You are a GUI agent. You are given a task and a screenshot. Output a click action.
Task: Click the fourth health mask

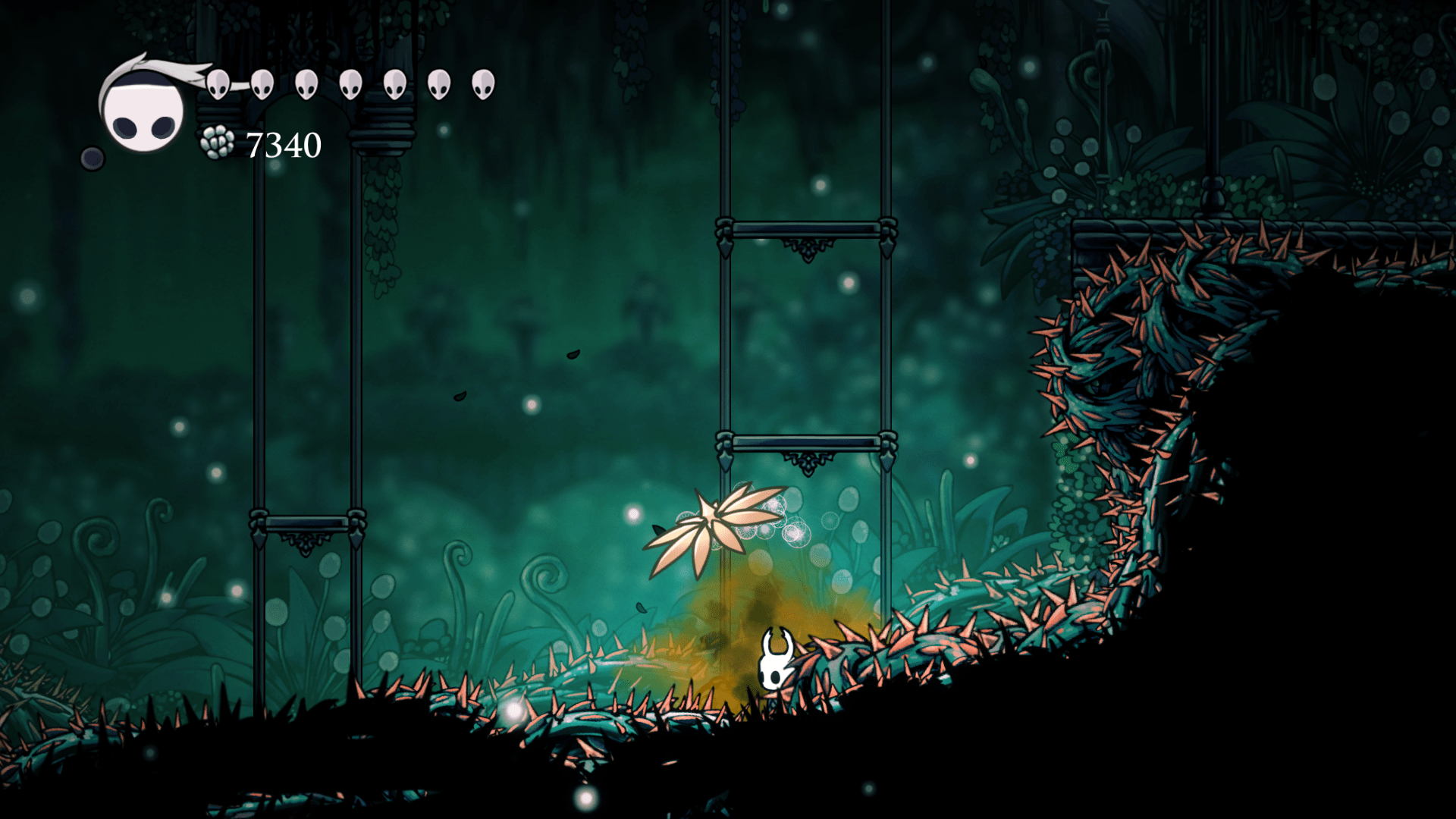pyautogui.click(x=349, y=85)
